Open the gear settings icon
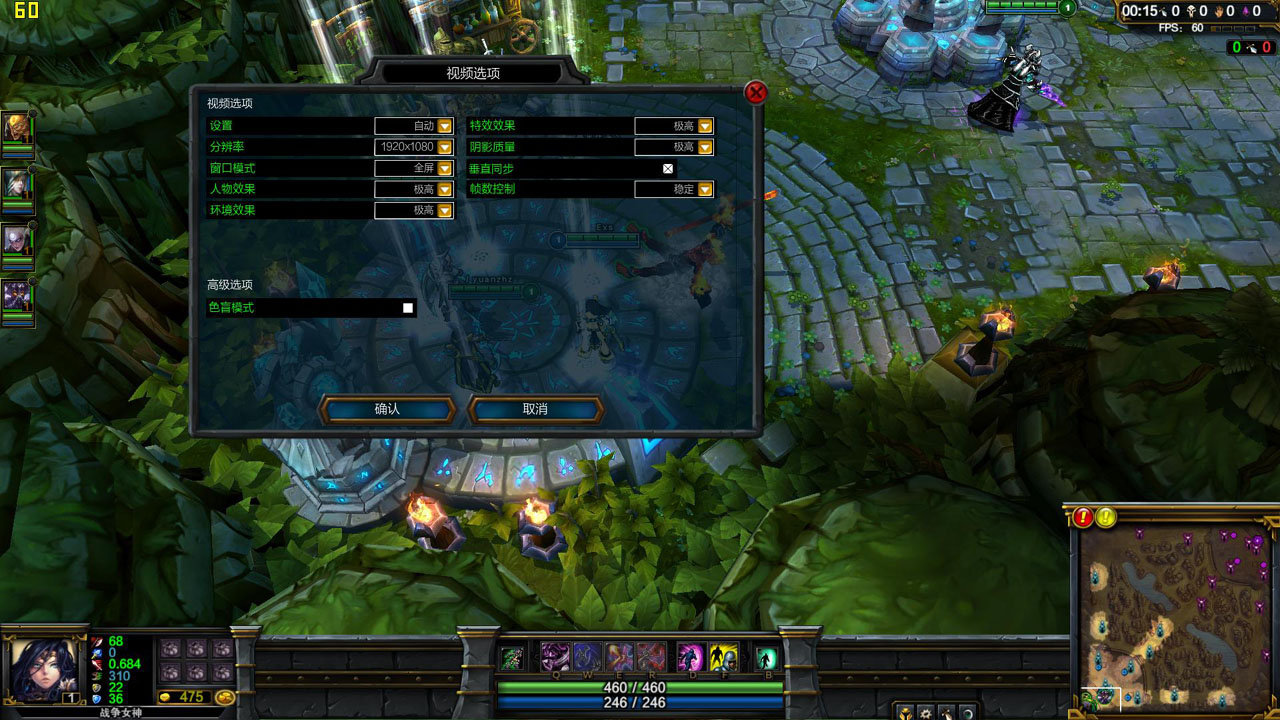The height and width of the screenshot is (720, 1280). pos(926,713)
